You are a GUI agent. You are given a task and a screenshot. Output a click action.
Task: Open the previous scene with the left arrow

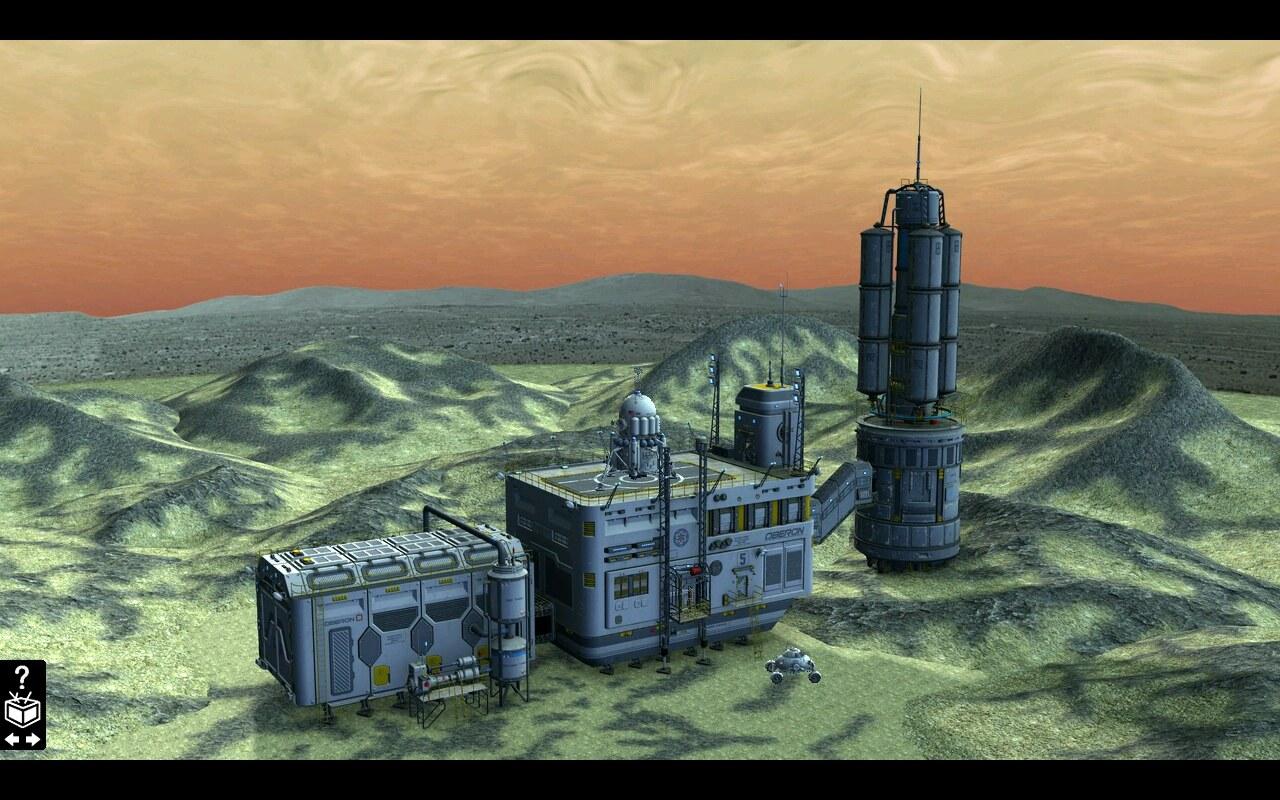point(11,738)
